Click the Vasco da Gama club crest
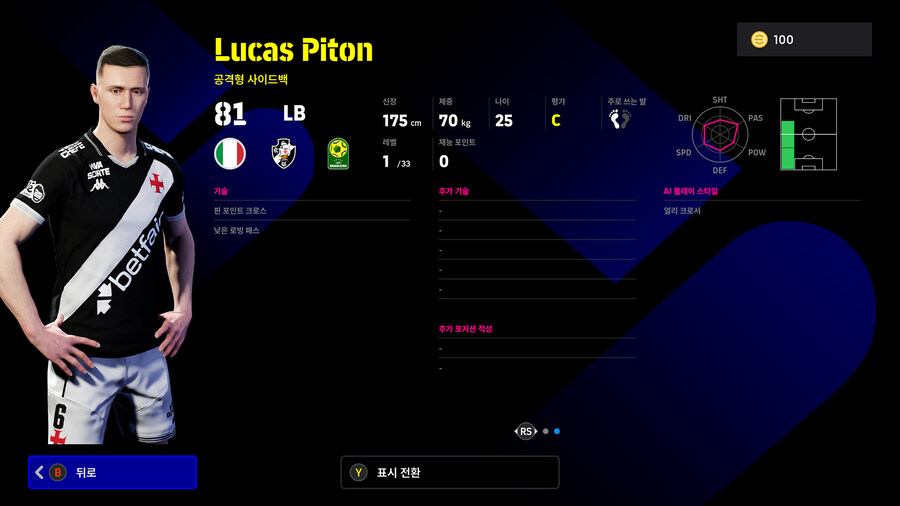The image size is (900, 506). [284, 153]
